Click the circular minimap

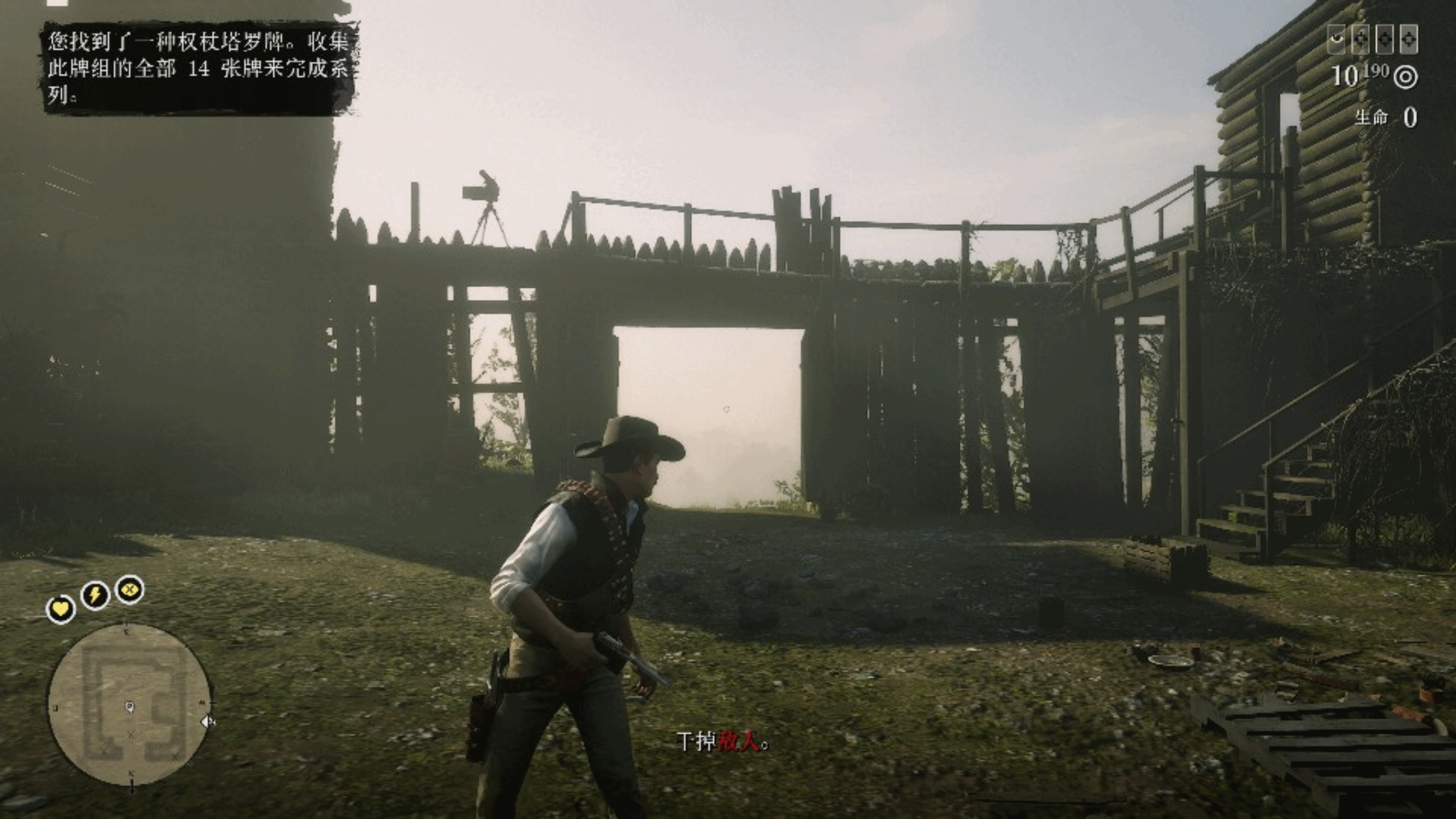(x=131, y=704)
